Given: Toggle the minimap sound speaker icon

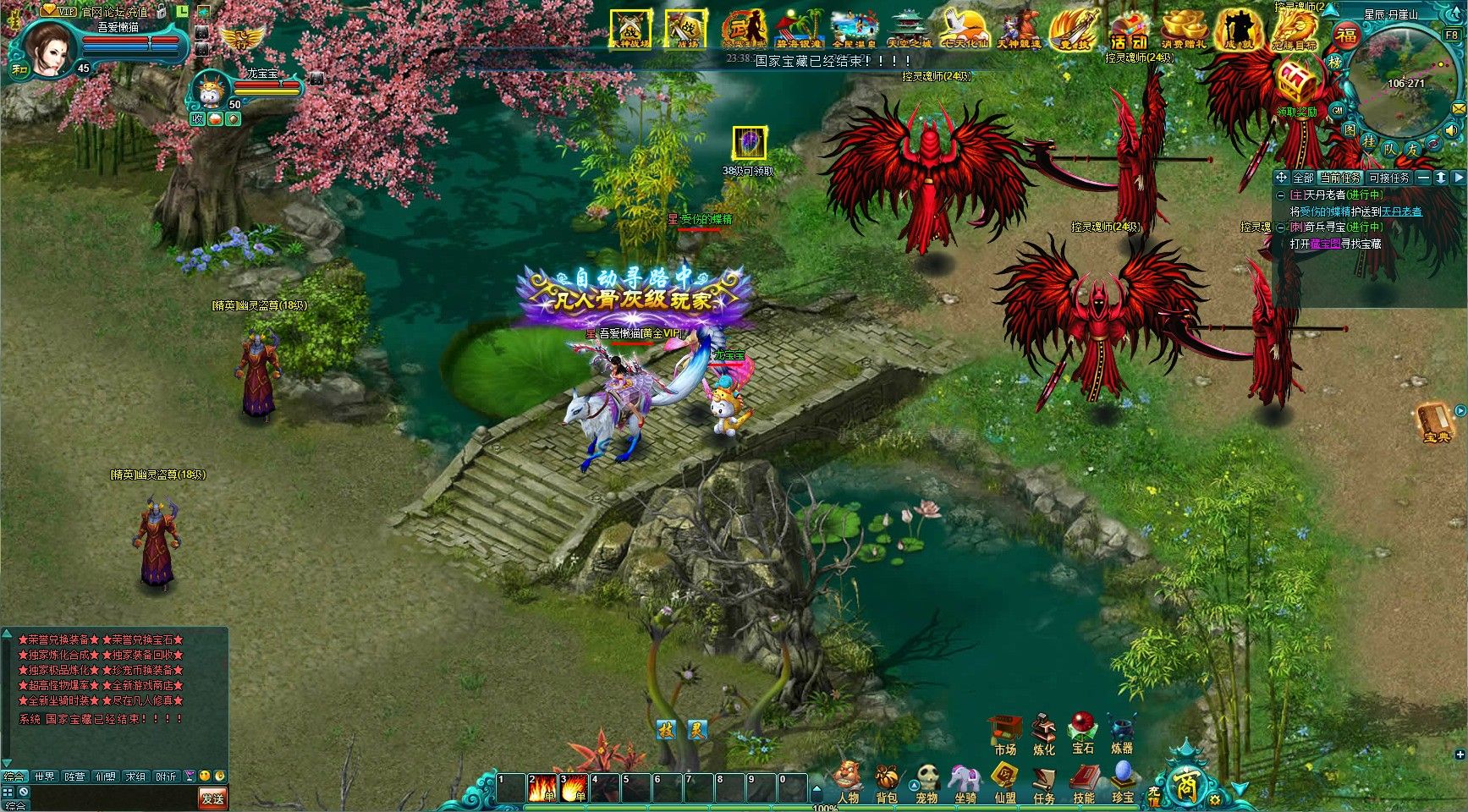Looking at the screenshot, I should click(1452, 131).
